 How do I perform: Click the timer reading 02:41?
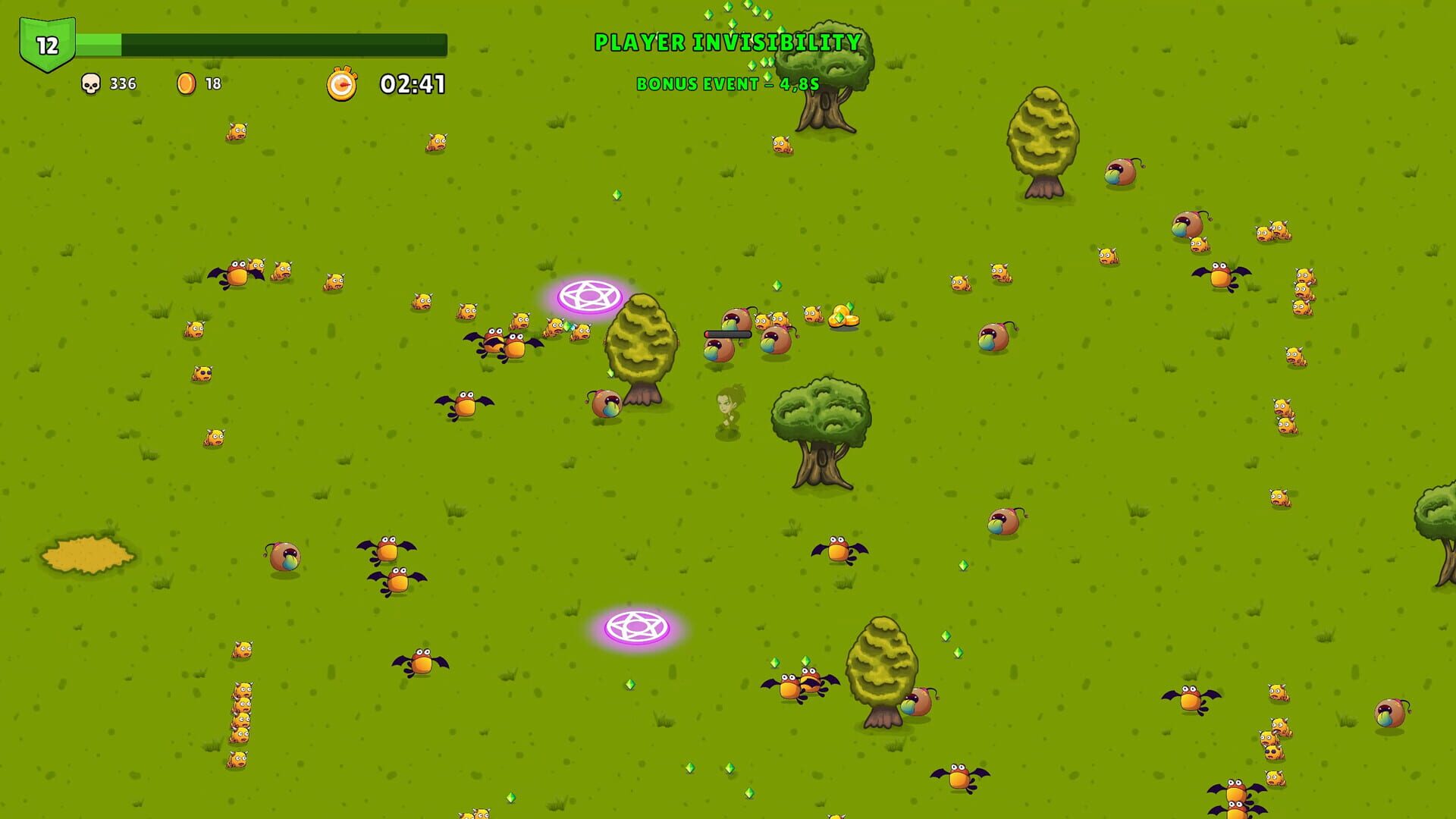click(x=412, y=84)
